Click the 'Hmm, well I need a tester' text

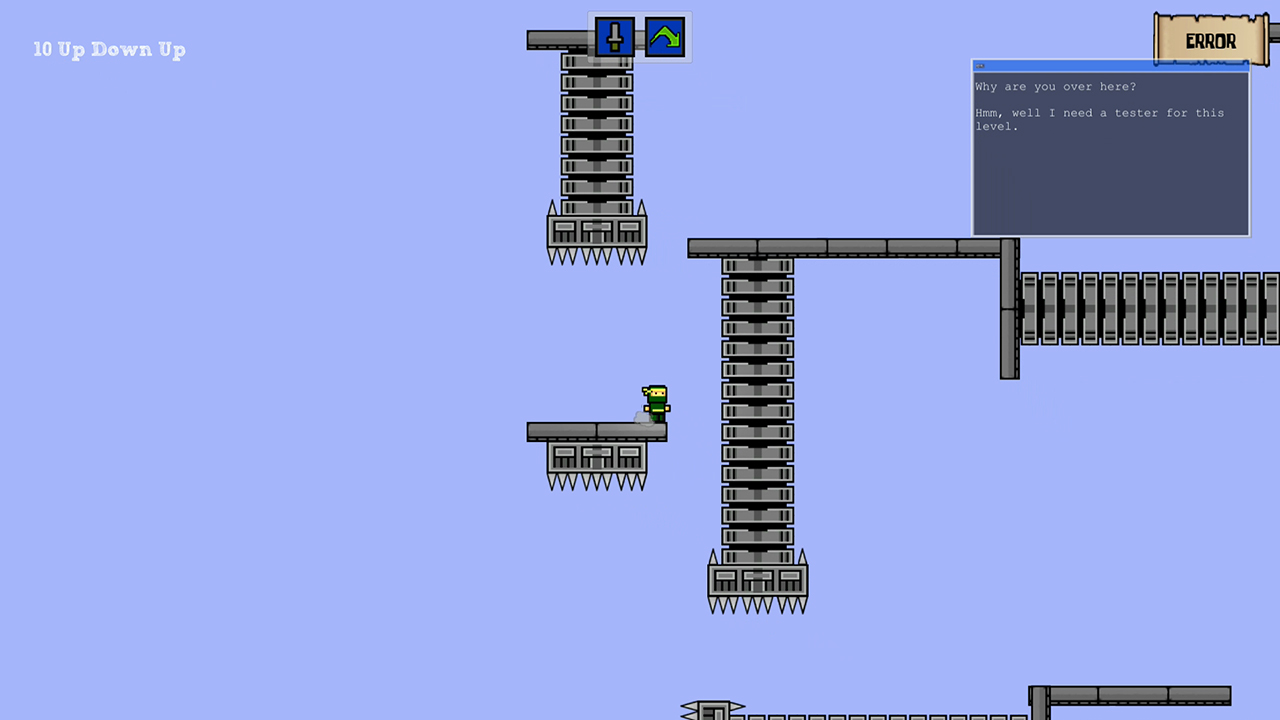(x=1100, y=113)
